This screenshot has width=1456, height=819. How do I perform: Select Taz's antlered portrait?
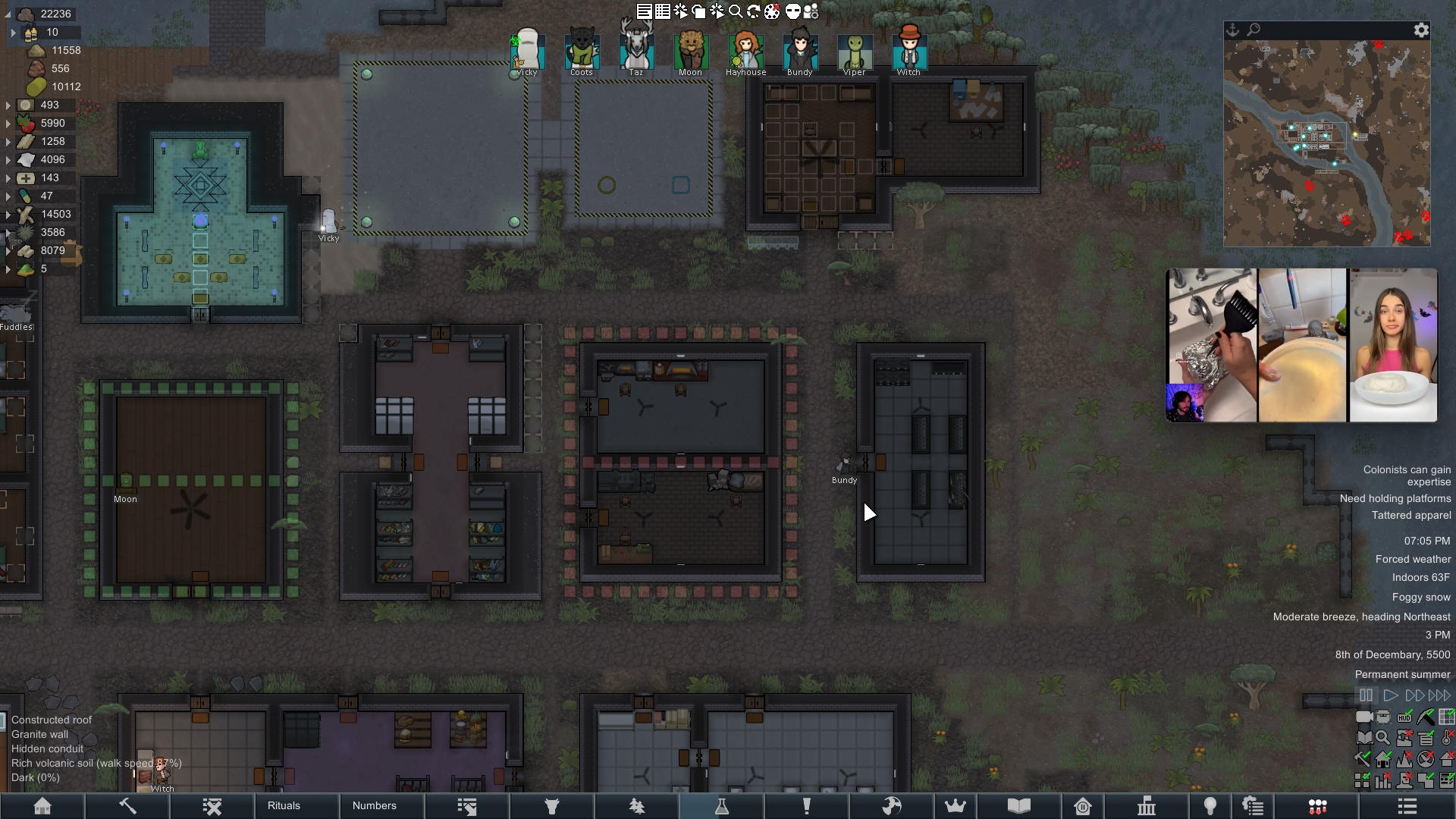pos(636,51)
